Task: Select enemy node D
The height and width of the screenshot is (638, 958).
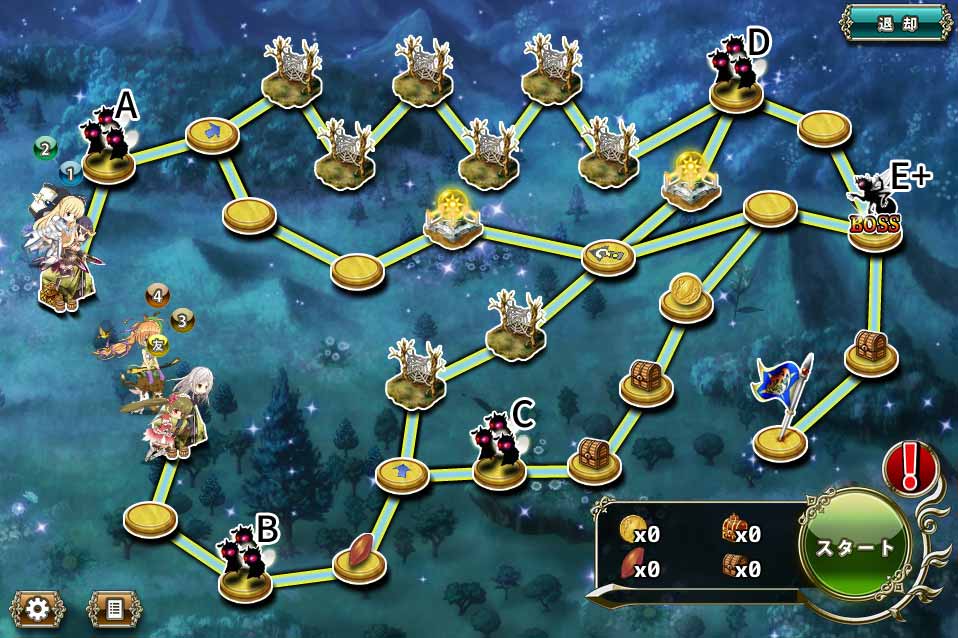Action: 737,78
